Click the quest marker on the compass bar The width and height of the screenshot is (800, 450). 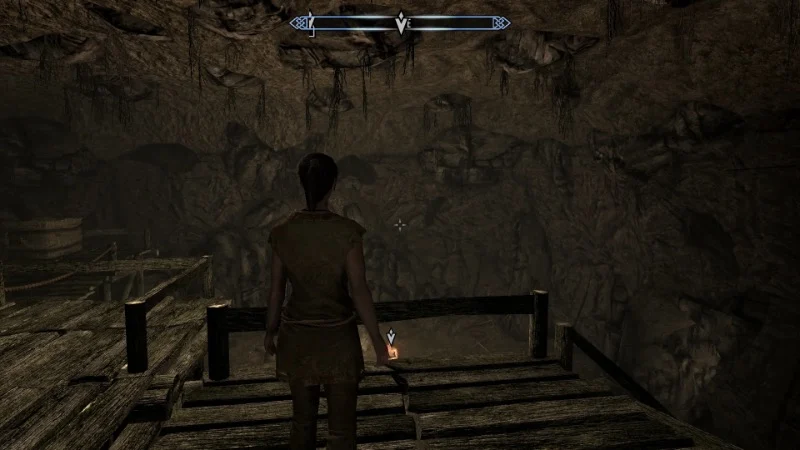401,24
